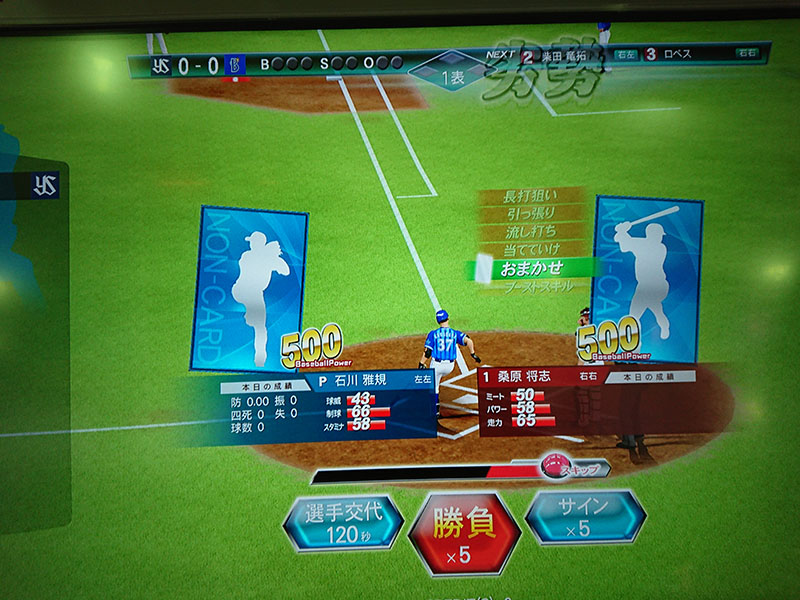
Task: Open 選手交代 player substitution
Action: click(343, 524)
